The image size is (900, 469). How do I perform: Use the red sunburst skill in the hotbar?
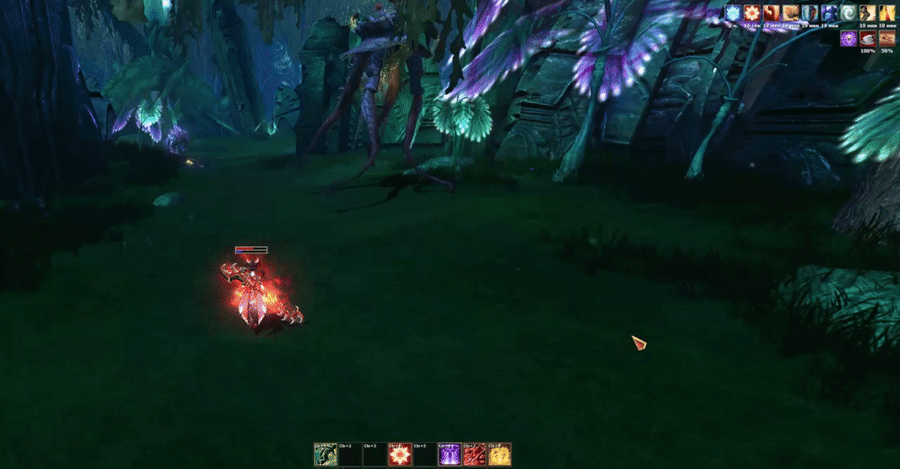(400, 454)
